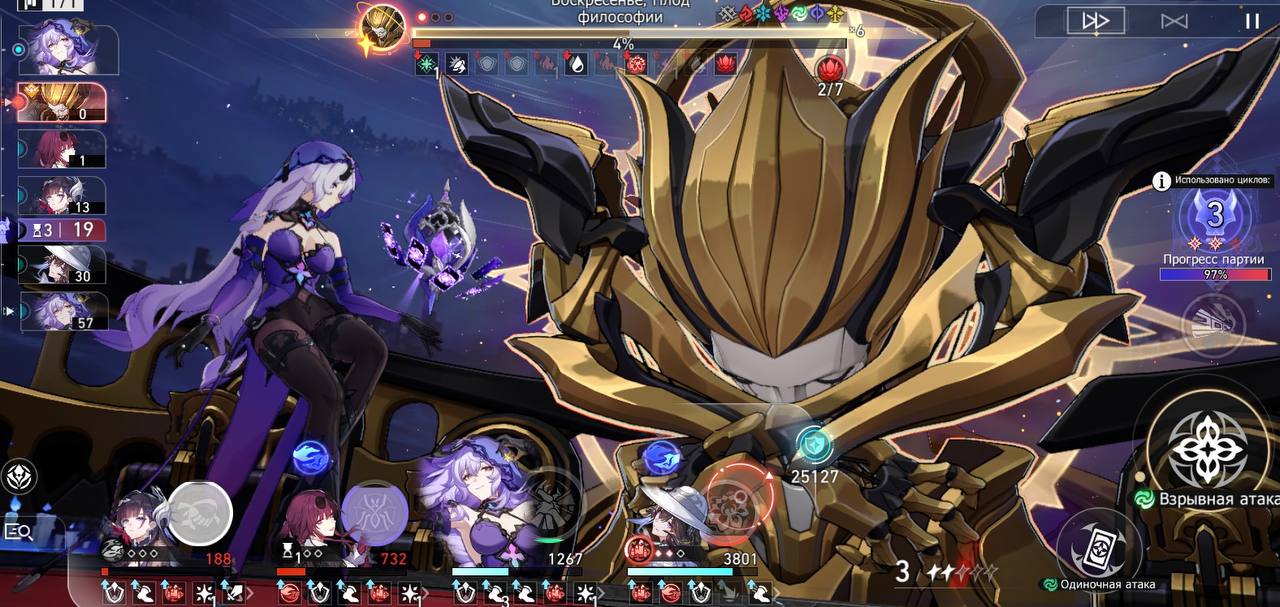Enable auto-battle mode
This screenshot has width=1280, height=607.
[1174, 21]
